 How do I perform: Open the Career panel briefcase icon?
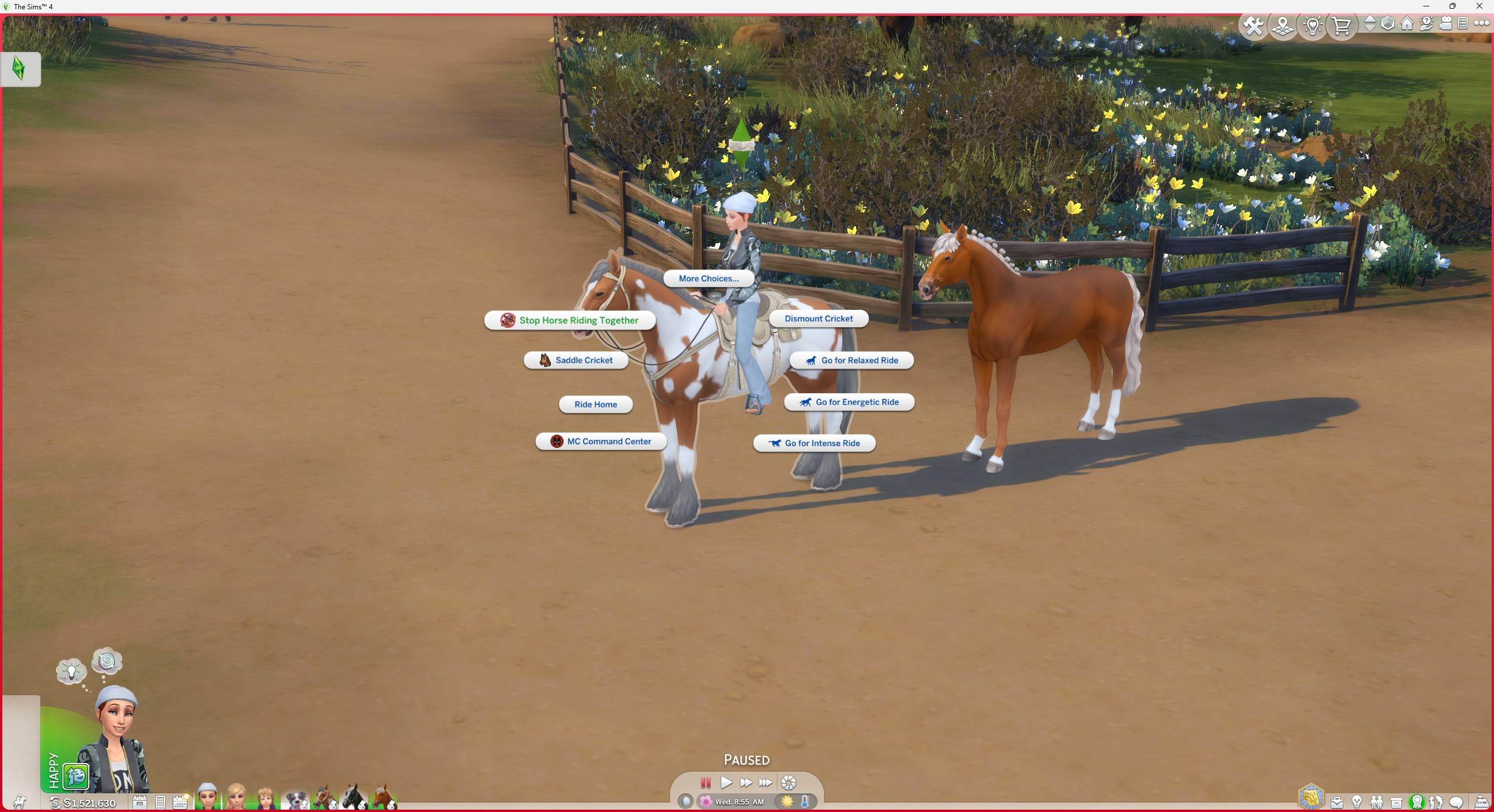click(x=1337, y=803)
